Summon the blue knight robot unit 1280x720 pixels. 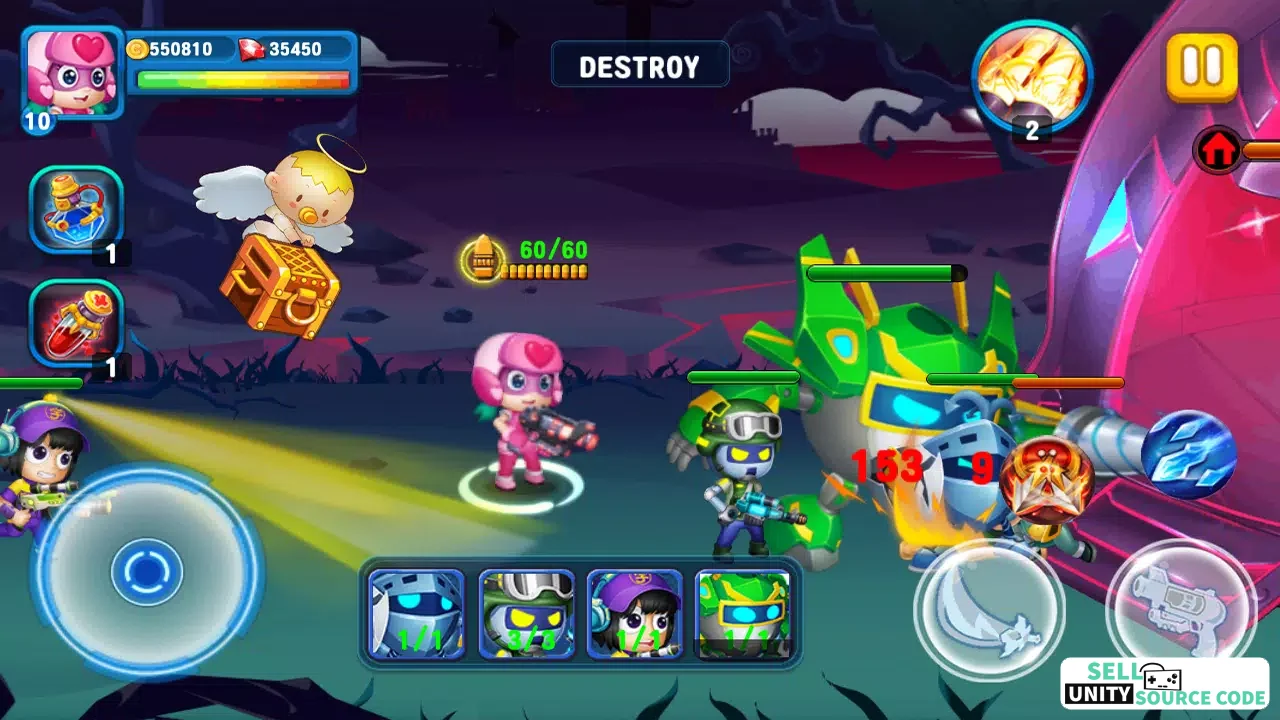click(416, 613)
